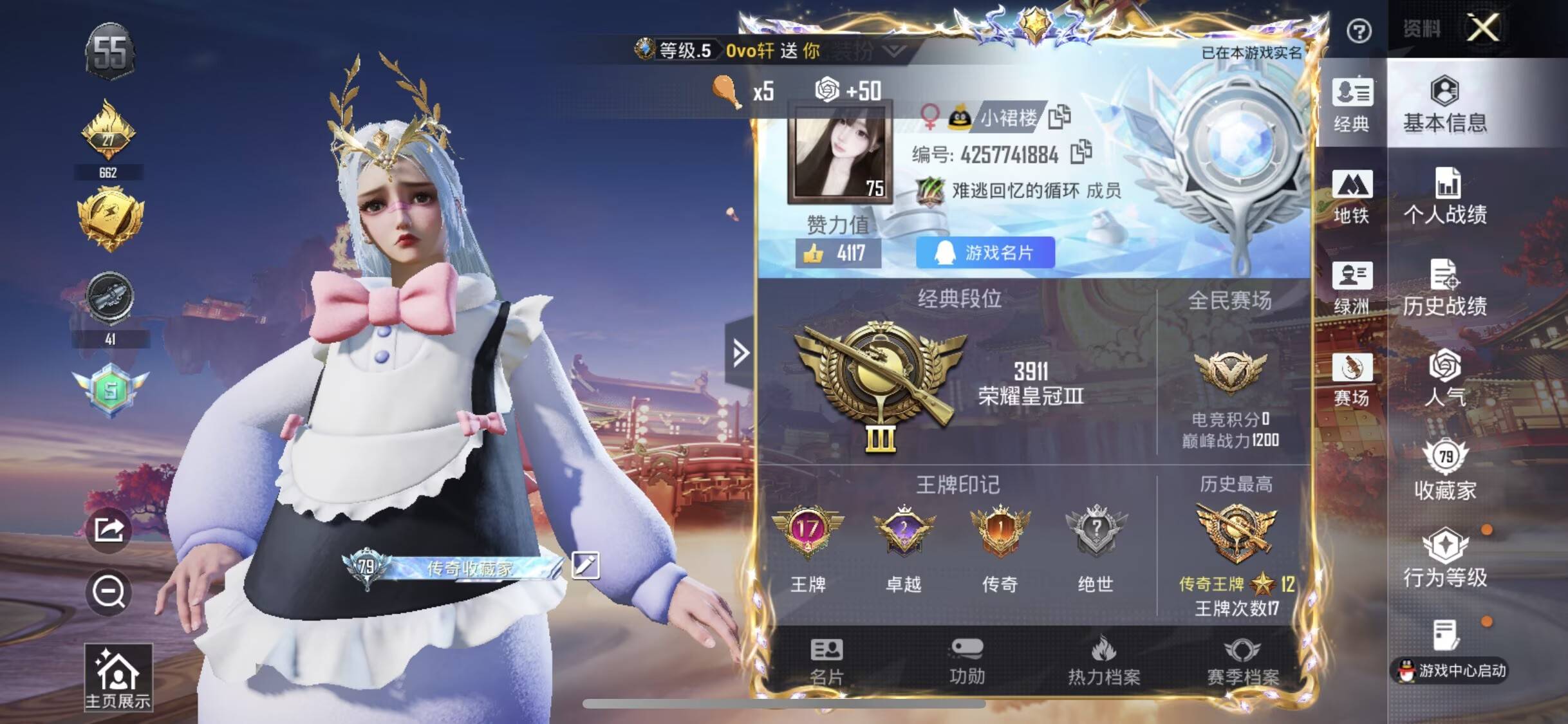Click the share arrow icon
The height and width of the screenshot is (724, 1568).
pos(109,530)
